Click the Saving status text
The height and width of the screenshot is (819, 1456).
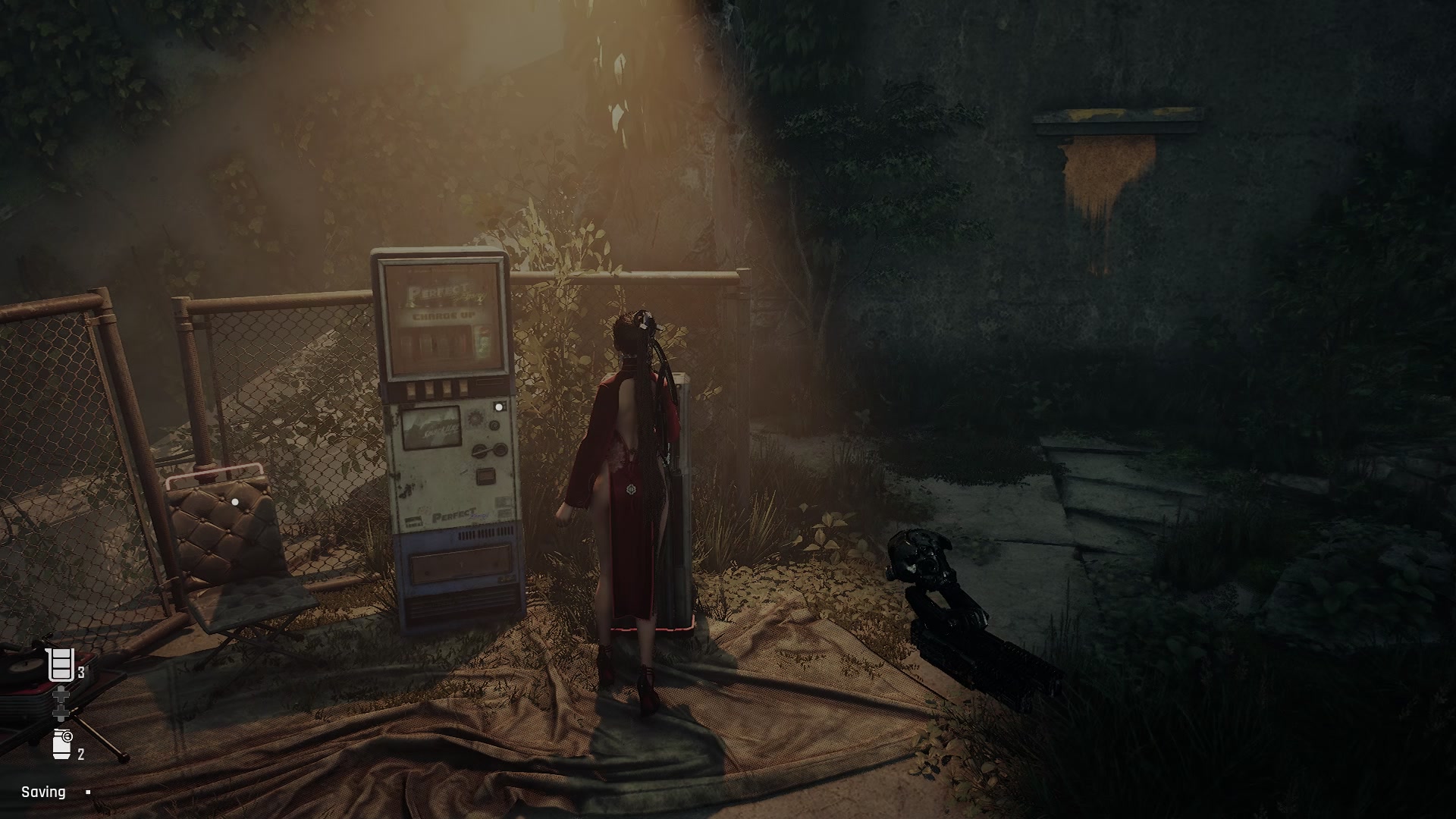tap(43, 792)
